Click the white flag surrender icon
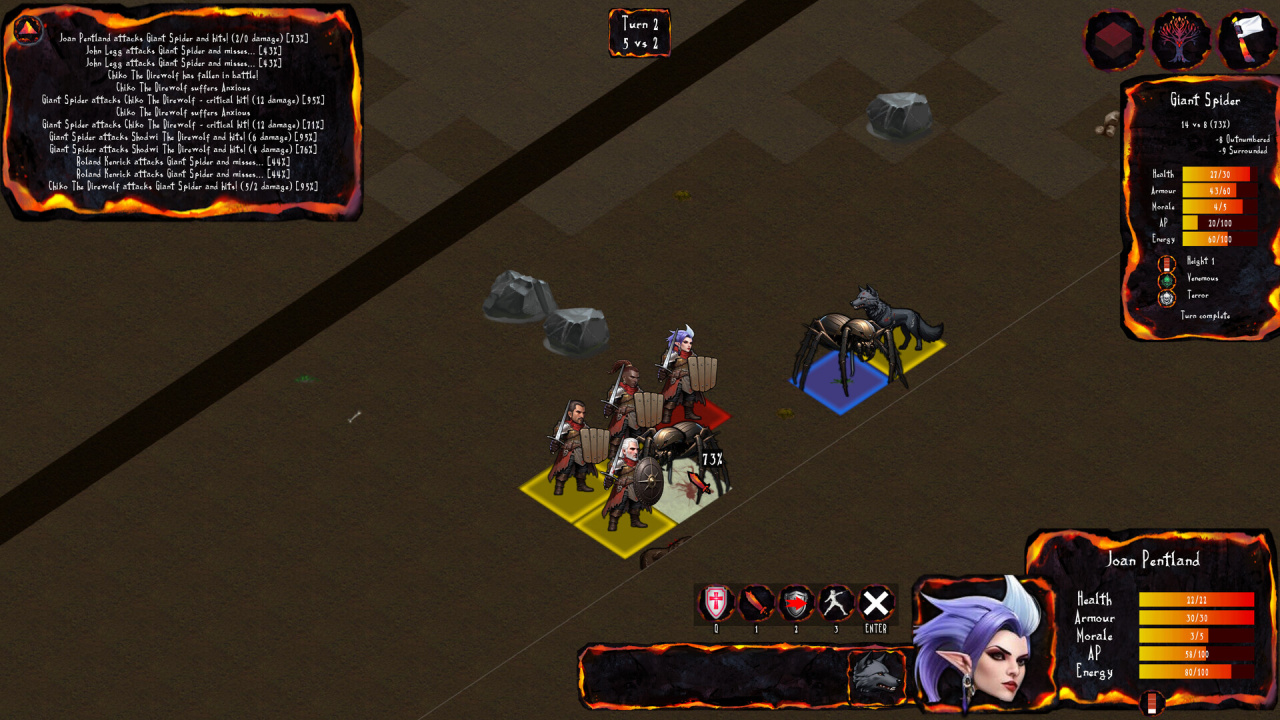Viewport: 1280px width, 720px height. pos(1248,39)
